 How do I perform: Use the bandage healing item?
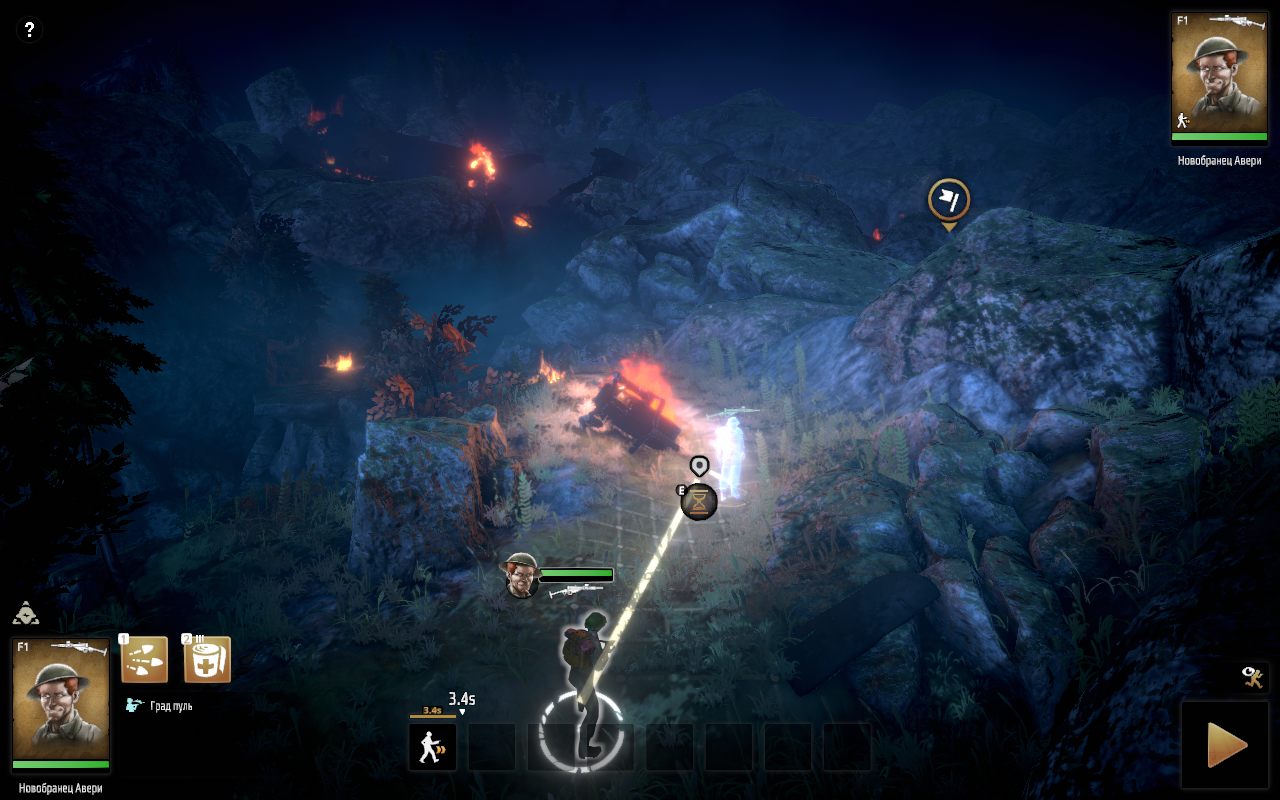click(207, 660)
